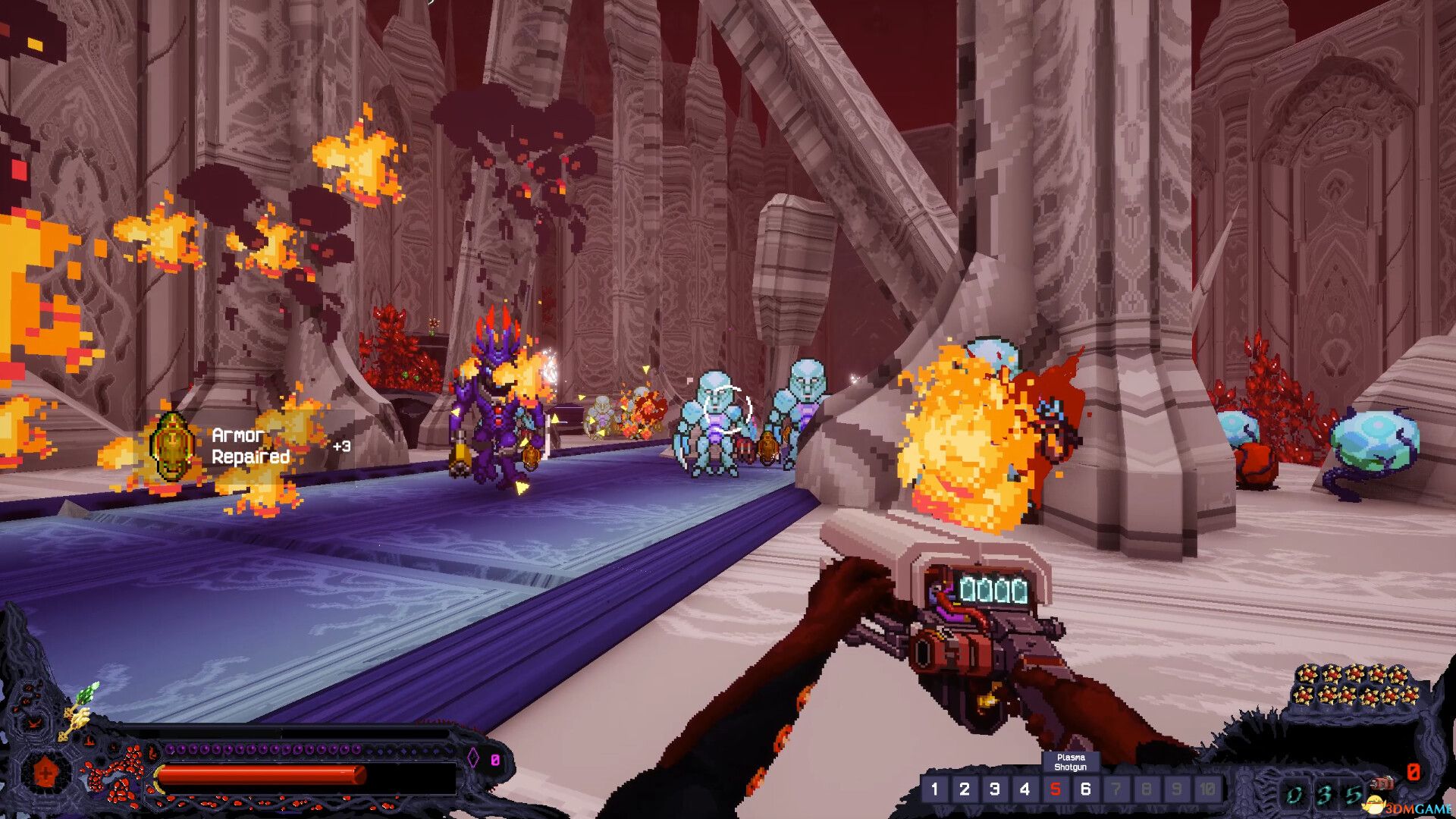Viewport: 1456px width, 819px height.
Task: Select the Plasma Shotgun slot 5
Action: 1056,789
